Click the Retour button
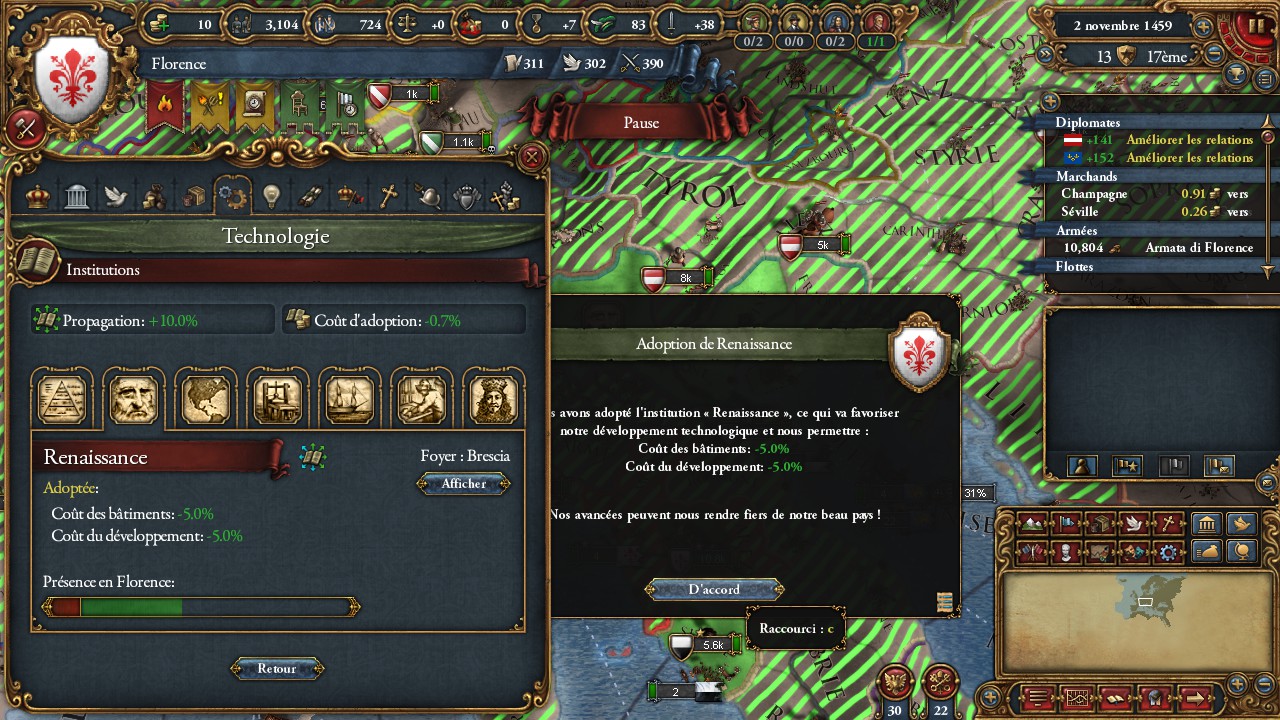1280x720 pixels. tap(277, 668)
